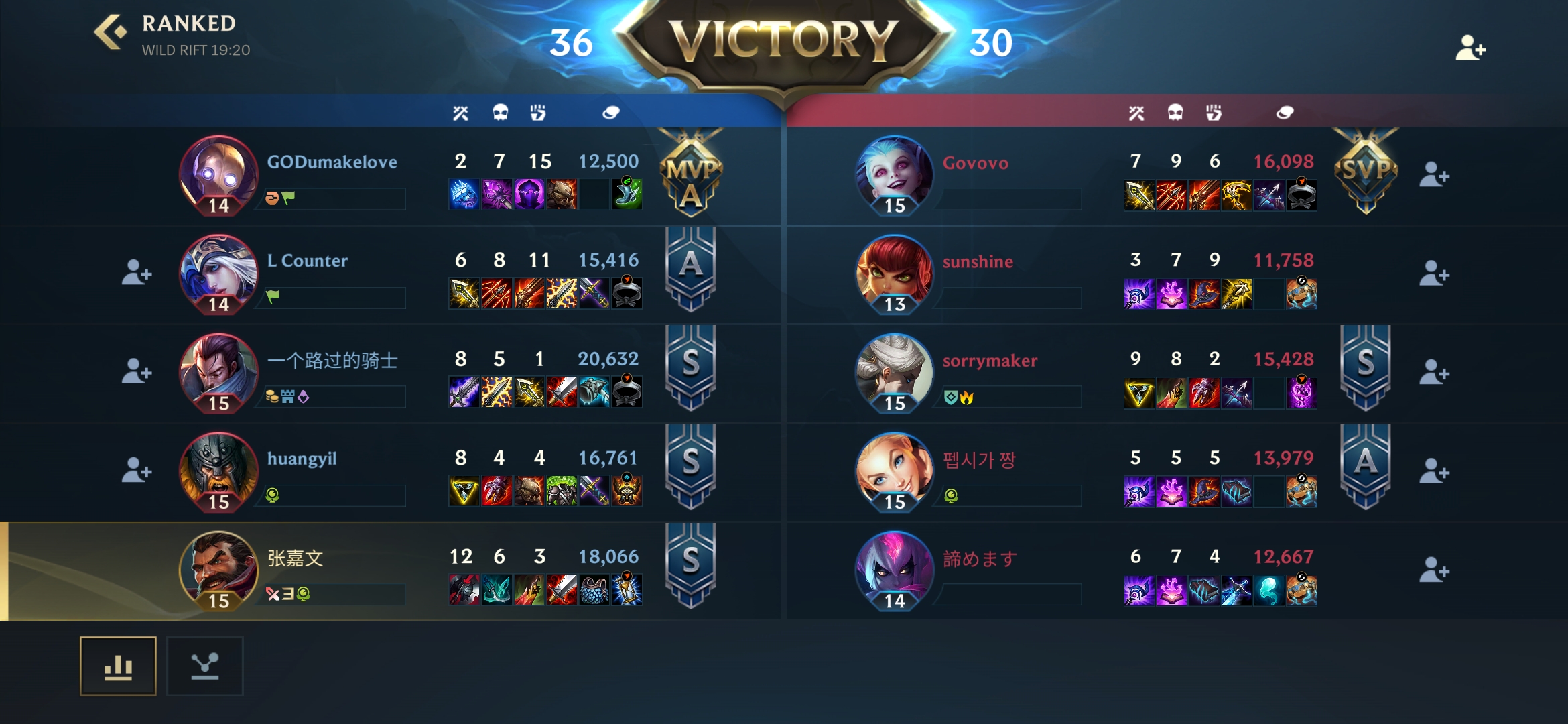Open the graph comparison tab
The image size is (1568, 724).
(x=206, y=666)
